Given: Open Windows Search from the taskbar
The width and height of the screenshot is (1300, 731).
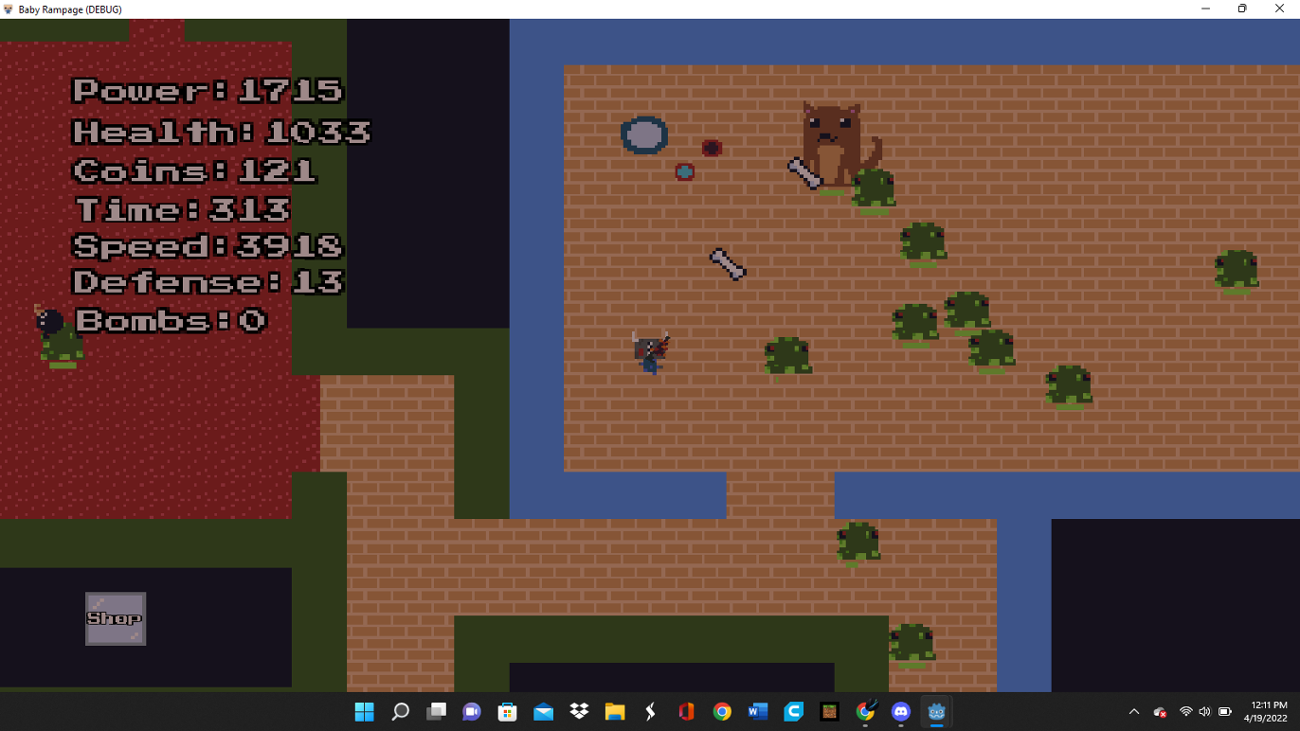Looking at the screenshot, I should 400,712.
